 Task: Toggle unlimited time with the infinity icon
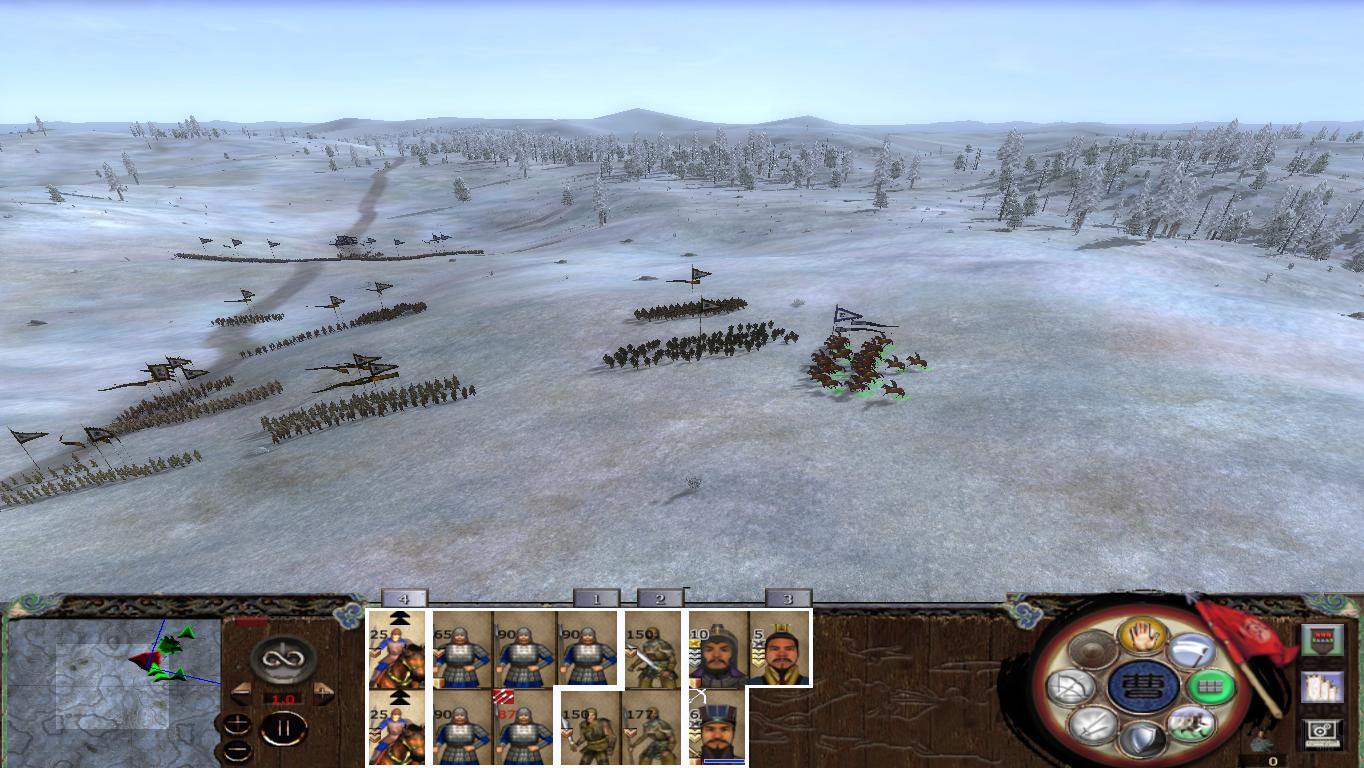(282, 657)
